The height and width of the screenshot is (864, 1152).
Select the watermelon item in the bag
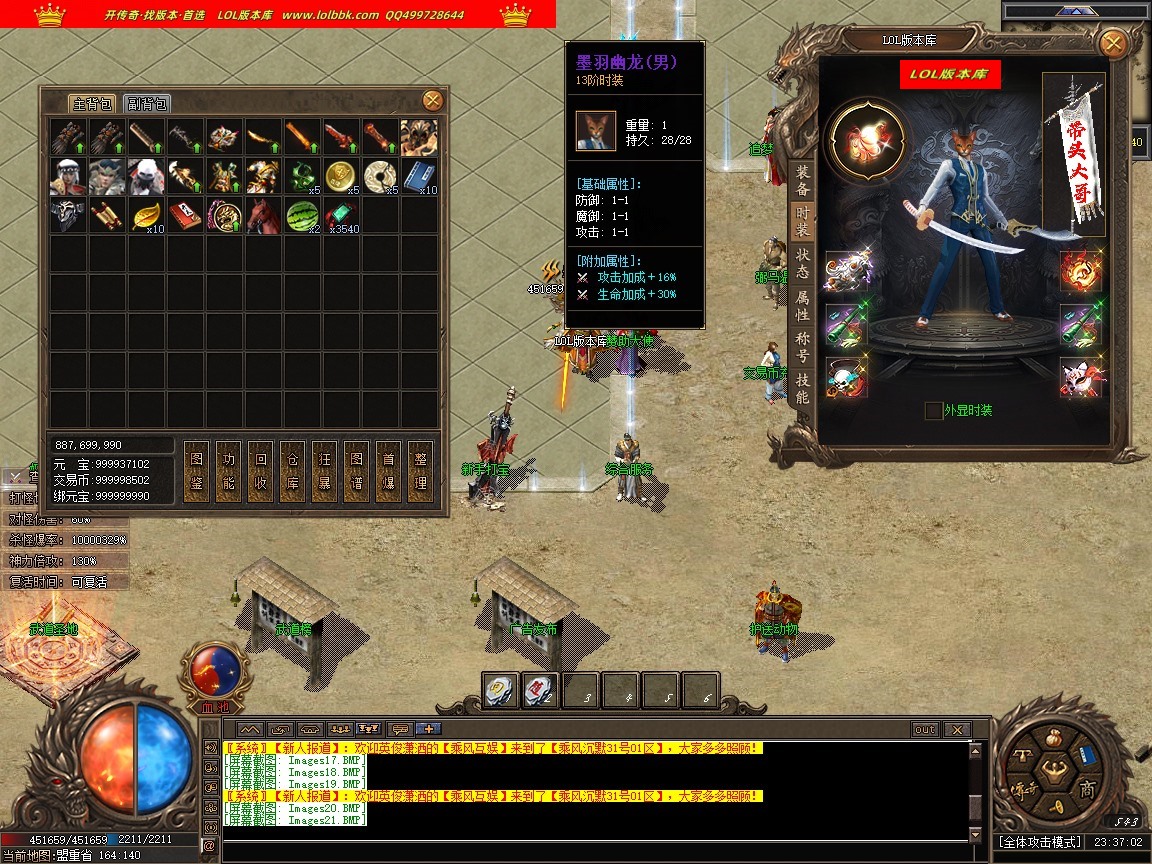[303, 215]
